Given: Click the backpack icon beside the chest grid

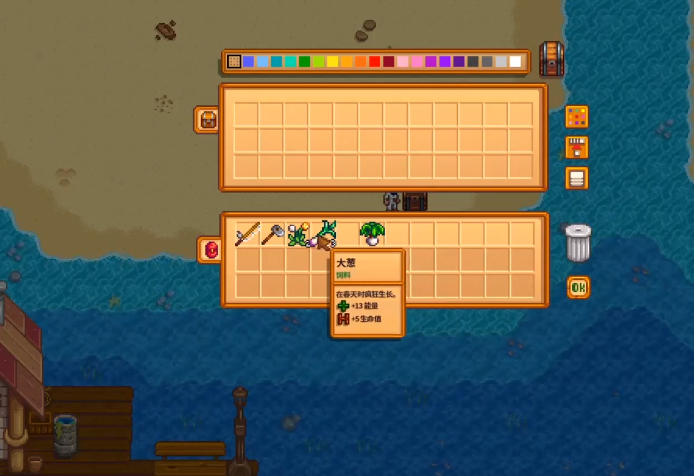Looking at the screenshot, I should 209,120.
